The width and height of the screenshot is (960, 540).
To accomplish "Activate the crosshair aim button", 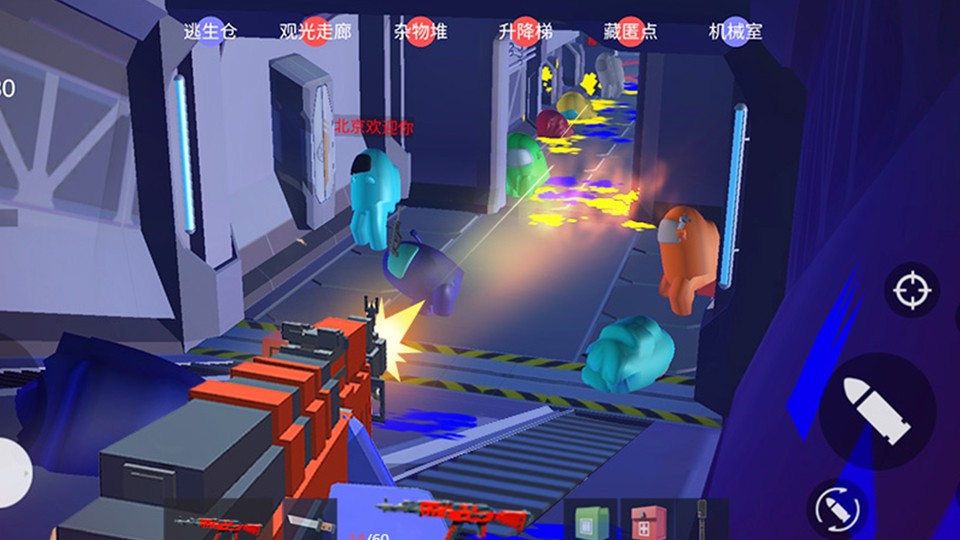I will (x=911, y=291).
